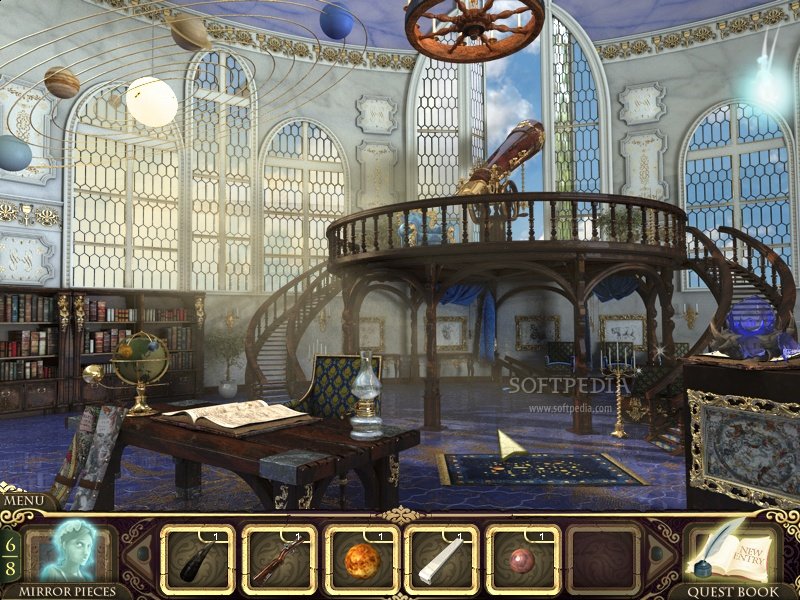The image size is (800, 600).
Task: Click the ghost girl Mirror Pieces portrait
Action: tap(68, 551)
